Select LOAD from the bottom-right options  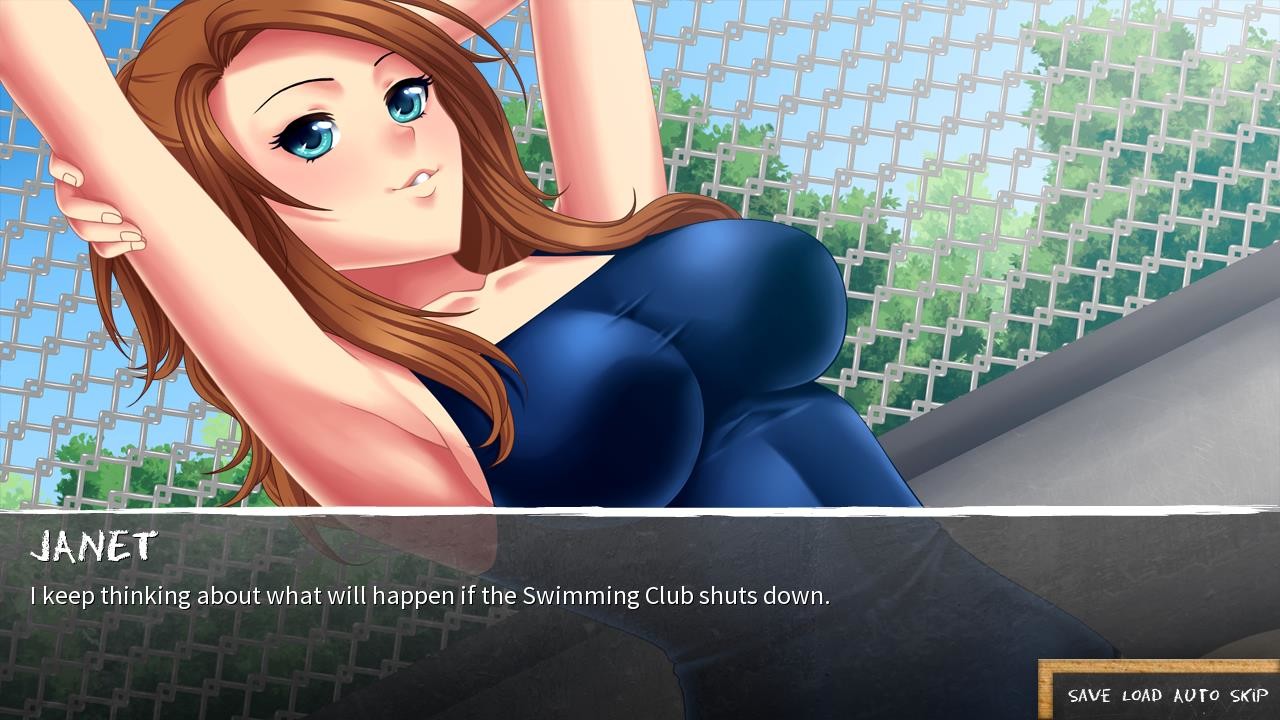(x=1140, y=695)
